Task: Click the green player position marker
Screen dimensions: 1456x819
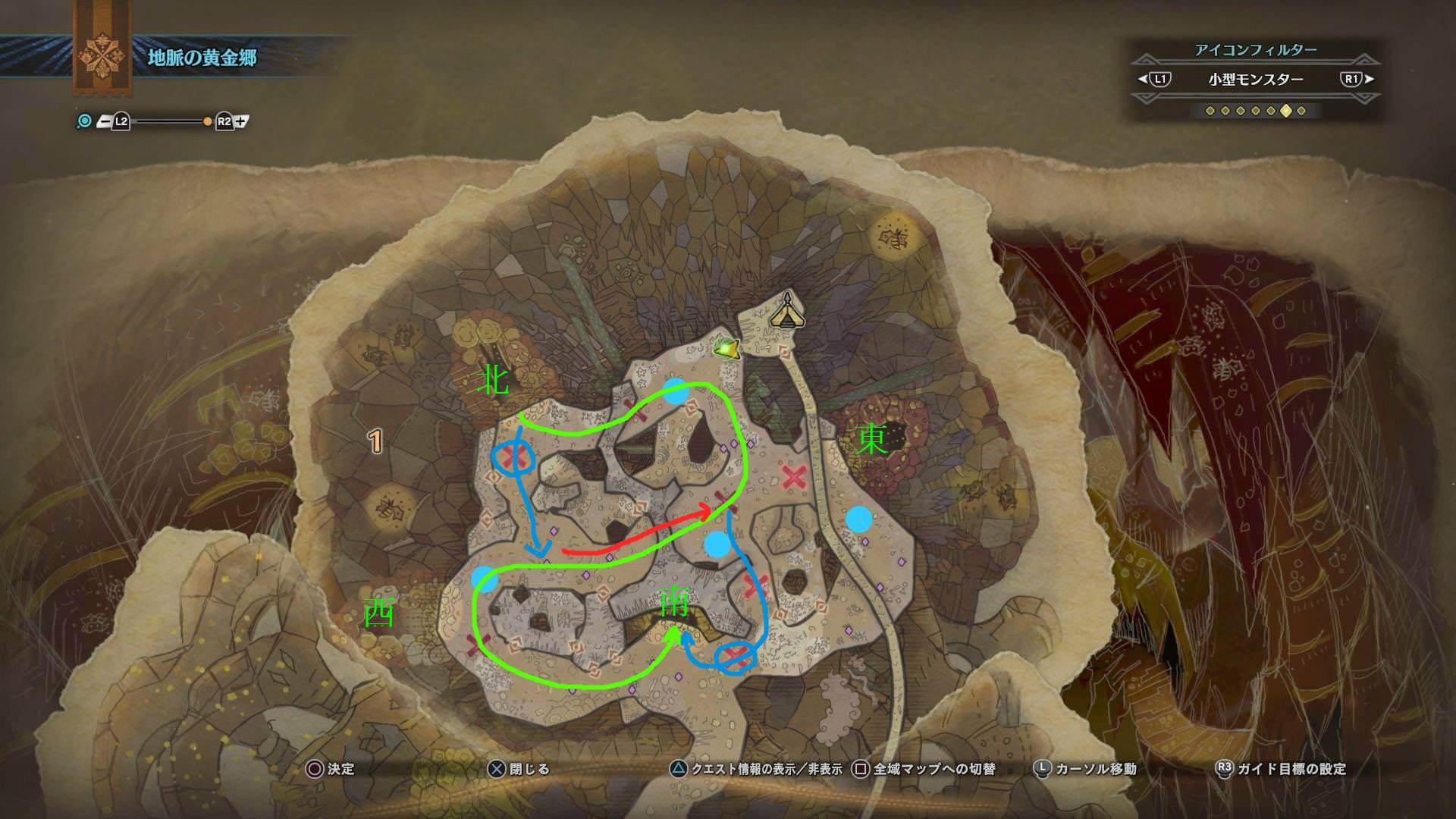Action: 728,348
